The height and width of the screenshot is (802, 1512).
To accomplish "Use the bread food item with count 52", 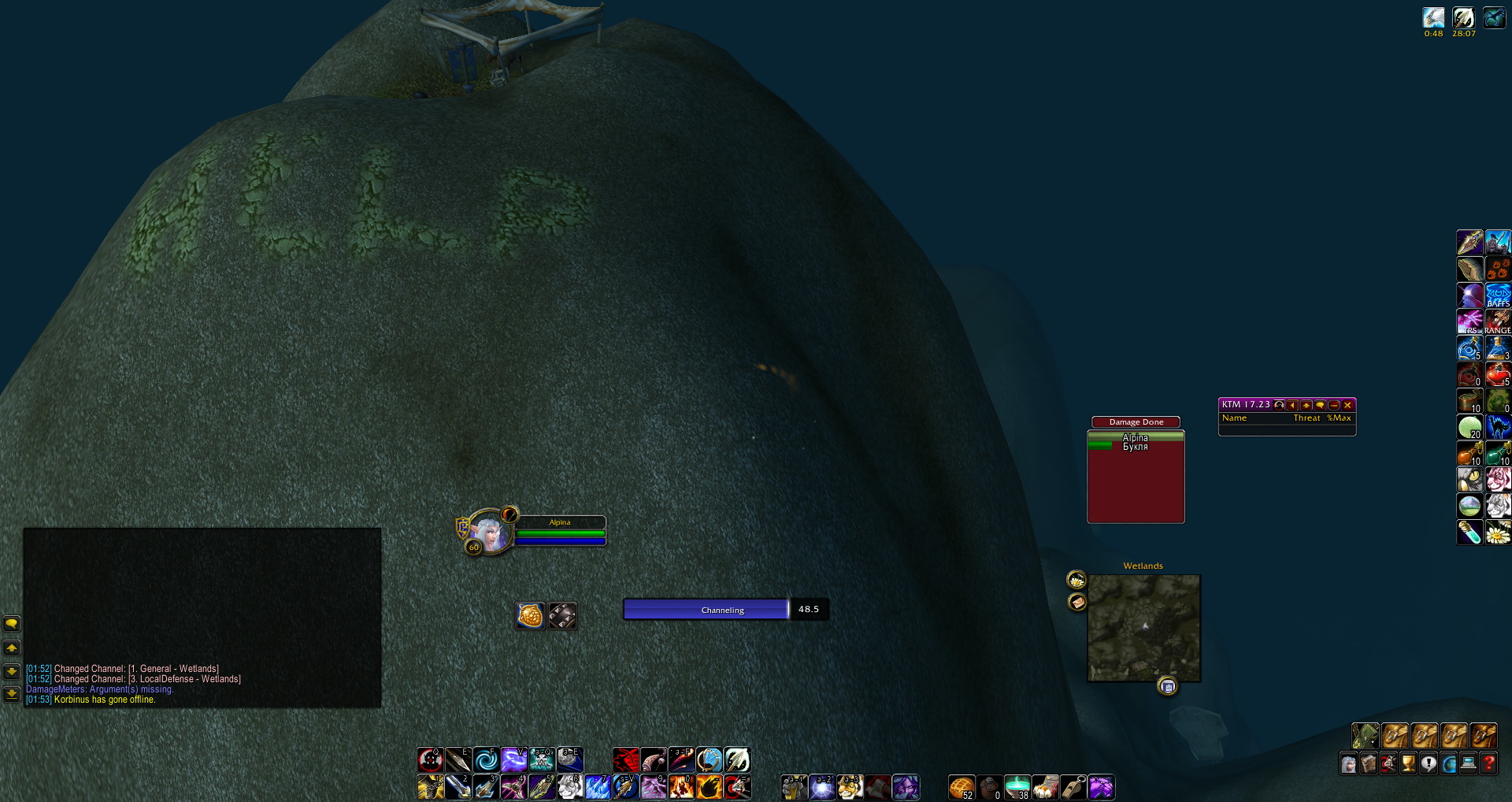I will point(962,786).
